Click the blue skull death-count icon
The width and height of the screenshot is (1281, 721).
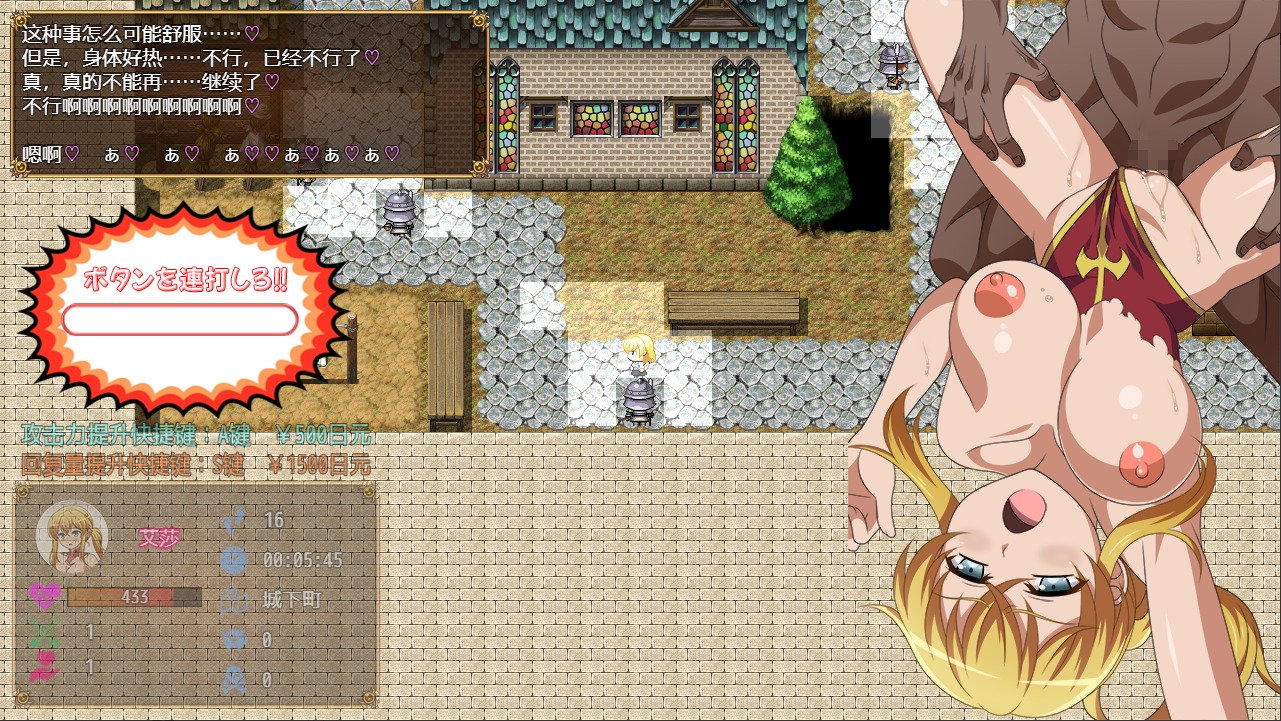pos(236,678)
